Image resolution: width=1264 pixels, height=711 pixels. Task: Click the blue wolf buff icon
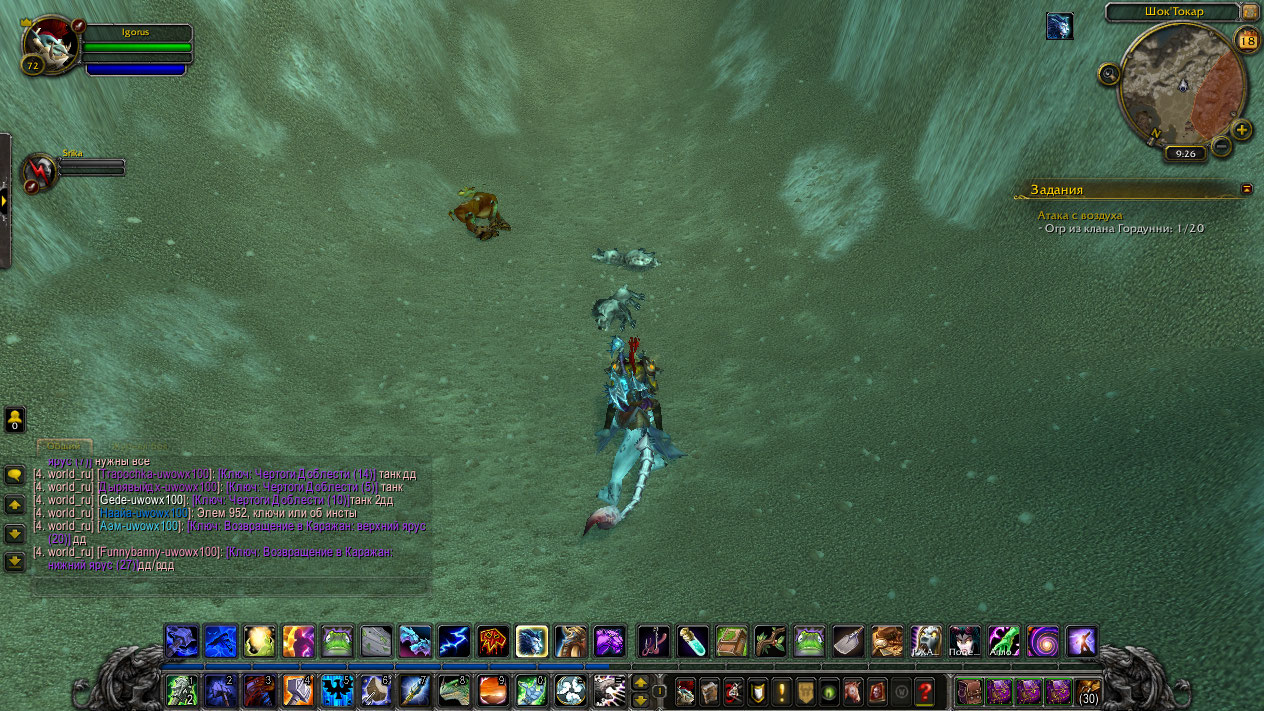[1059, 26]
